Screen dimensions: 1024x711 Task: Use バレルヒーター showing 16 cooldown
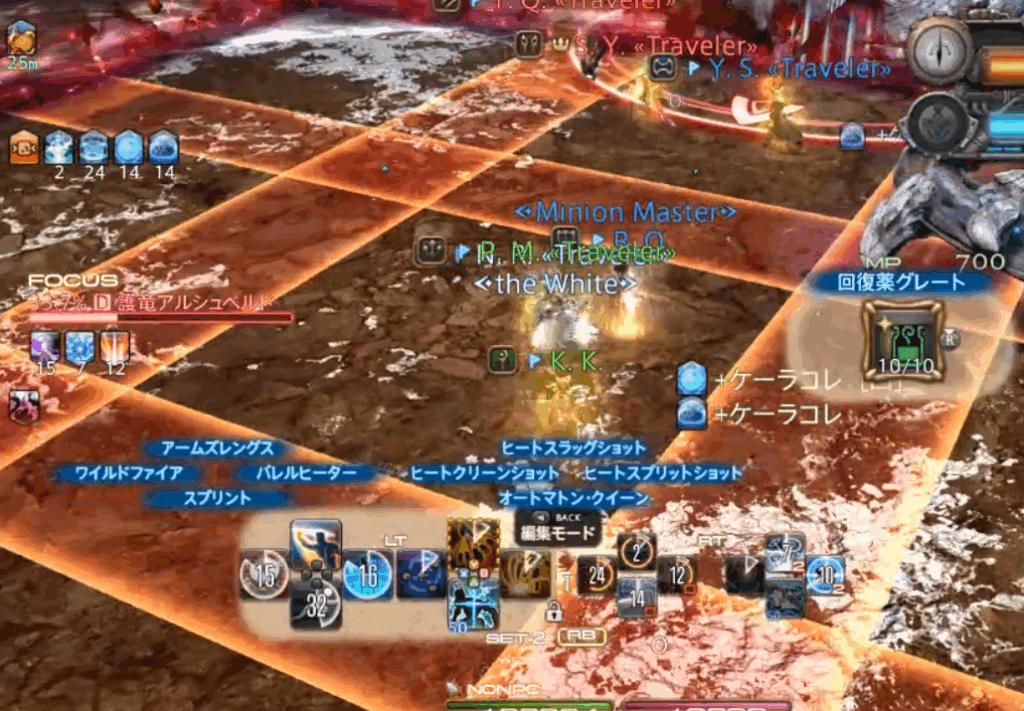pyautogui.click(x=367, y=575)
